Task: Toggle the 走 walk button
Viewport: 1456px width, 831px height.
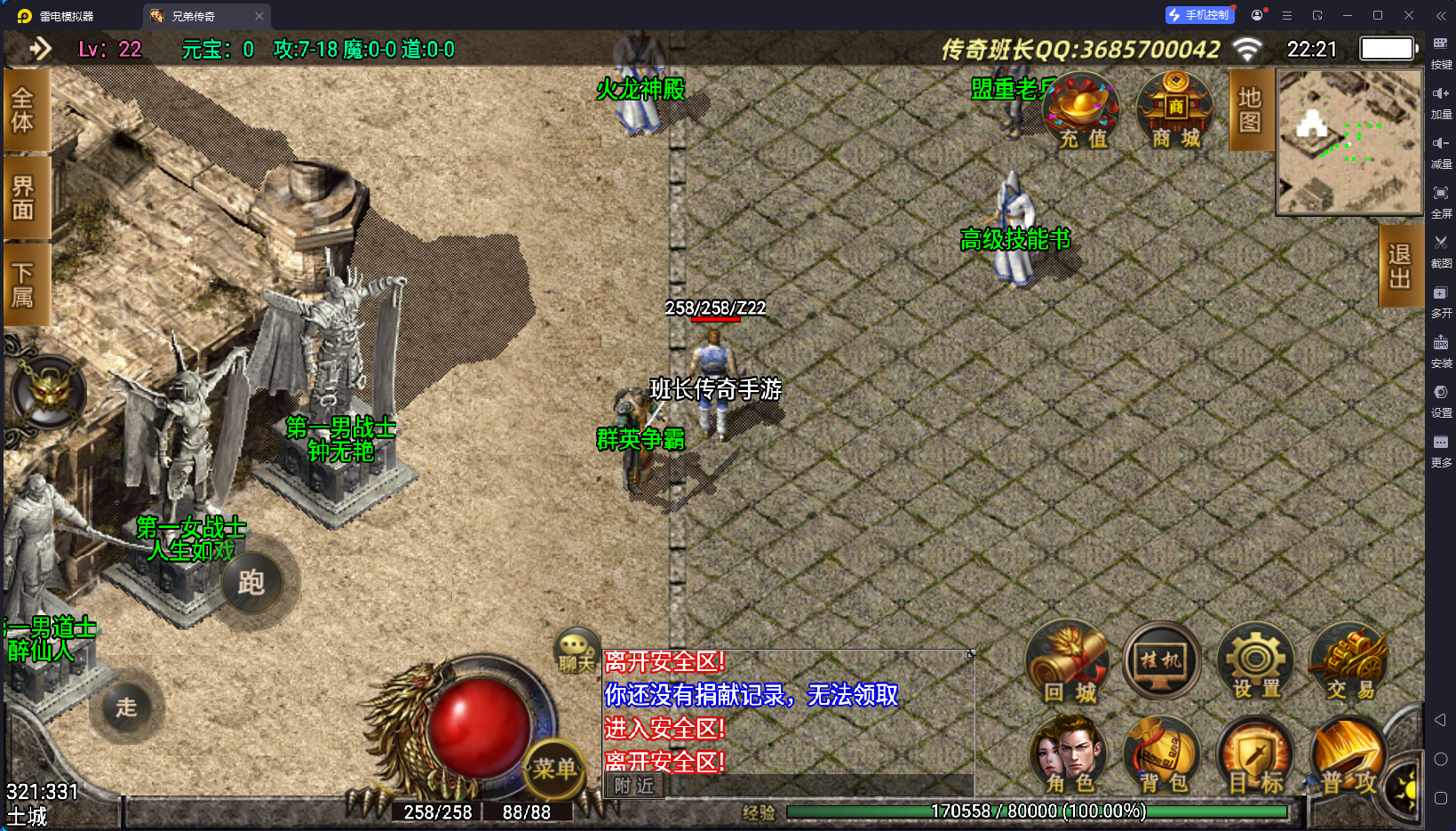Action: coord(127,707)
